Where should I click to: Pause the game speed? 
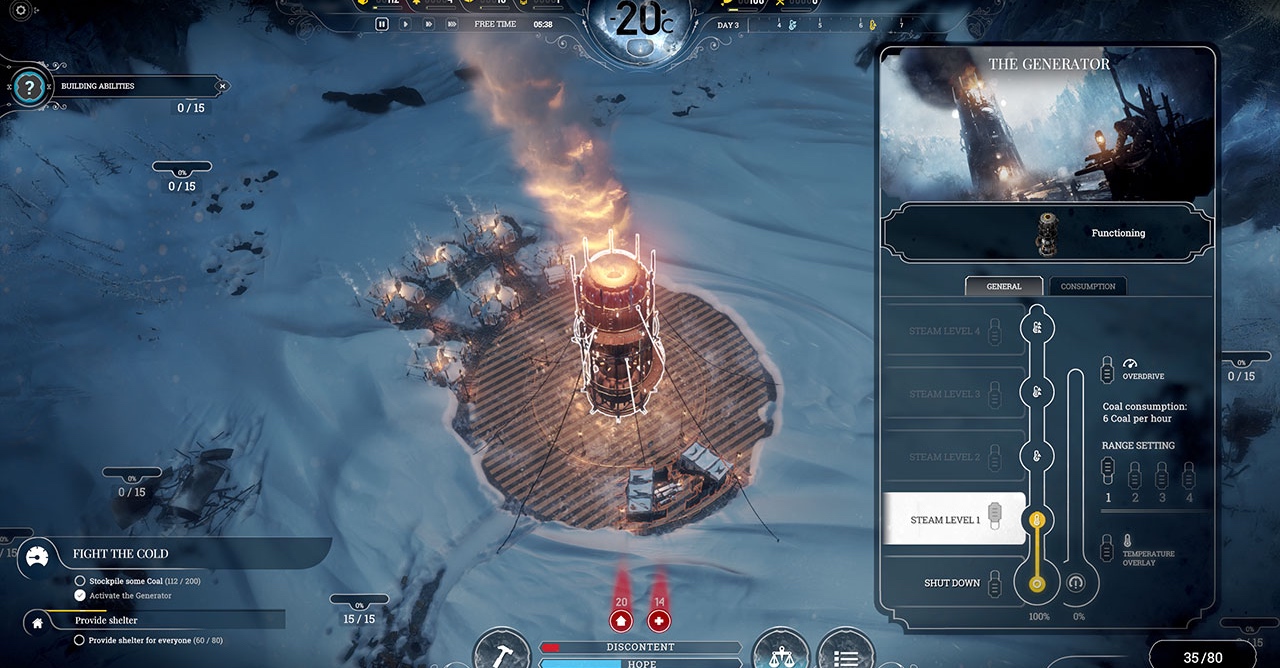382,24
